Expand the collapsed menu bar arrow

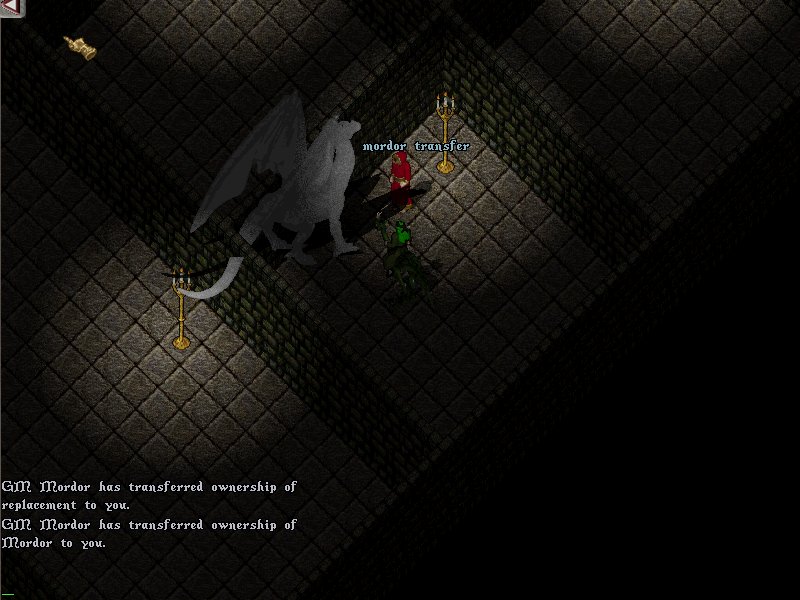pos(10,8)
